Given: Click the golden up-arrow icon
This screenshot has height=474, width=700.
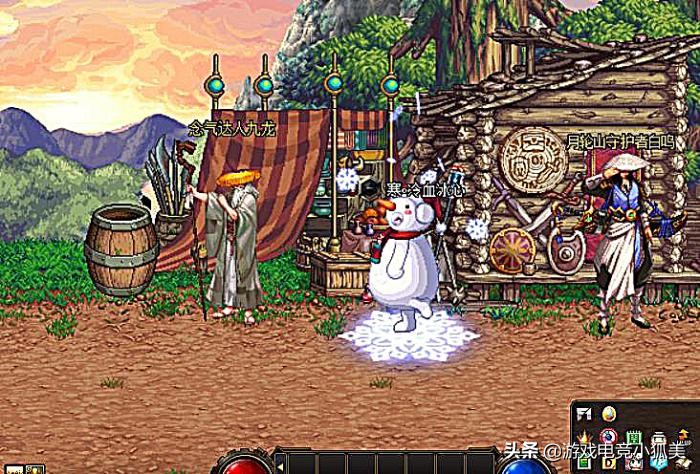Looking at the screenshot, I should pyautogui.click(x=684, y=434).
